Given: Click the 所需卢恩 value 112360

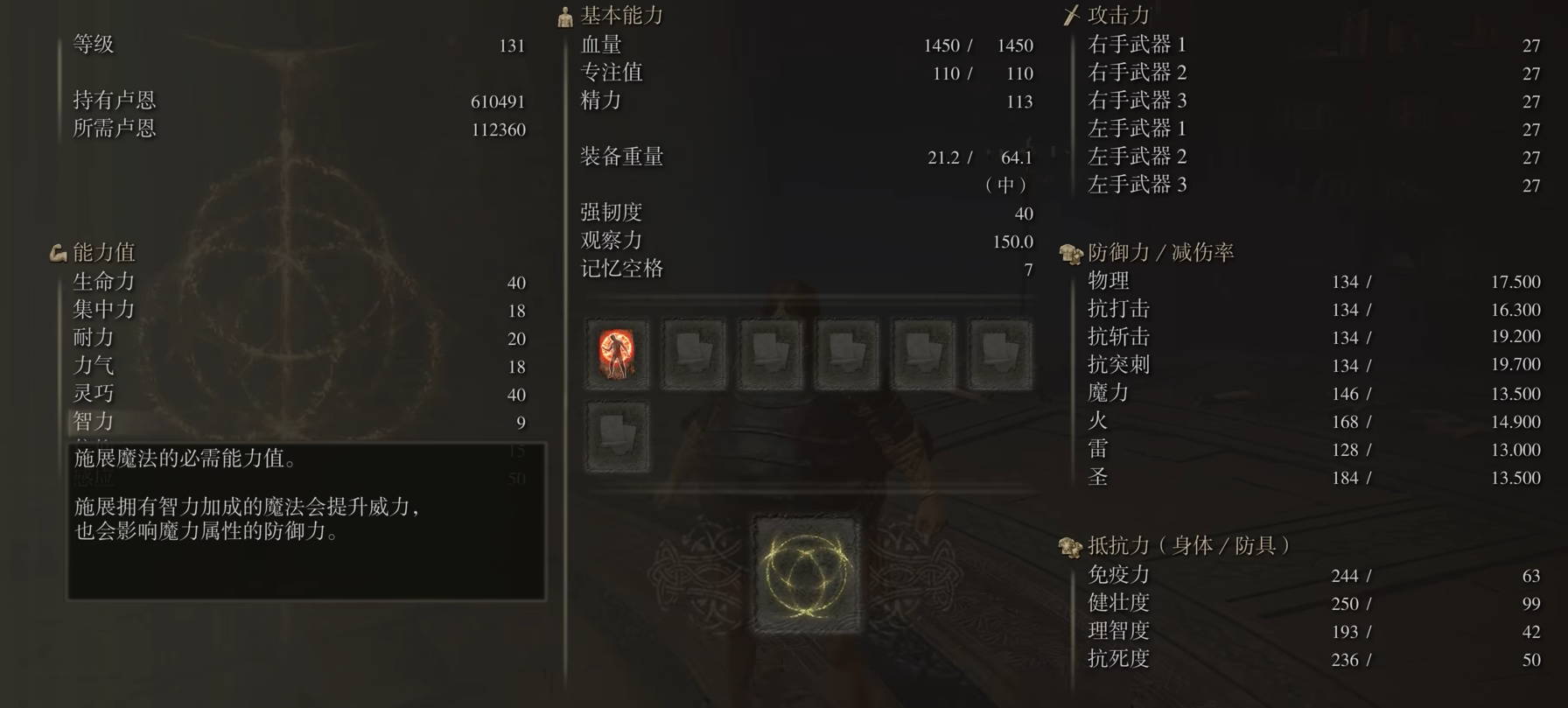Looking at the screenshot, I should (498, 129).
